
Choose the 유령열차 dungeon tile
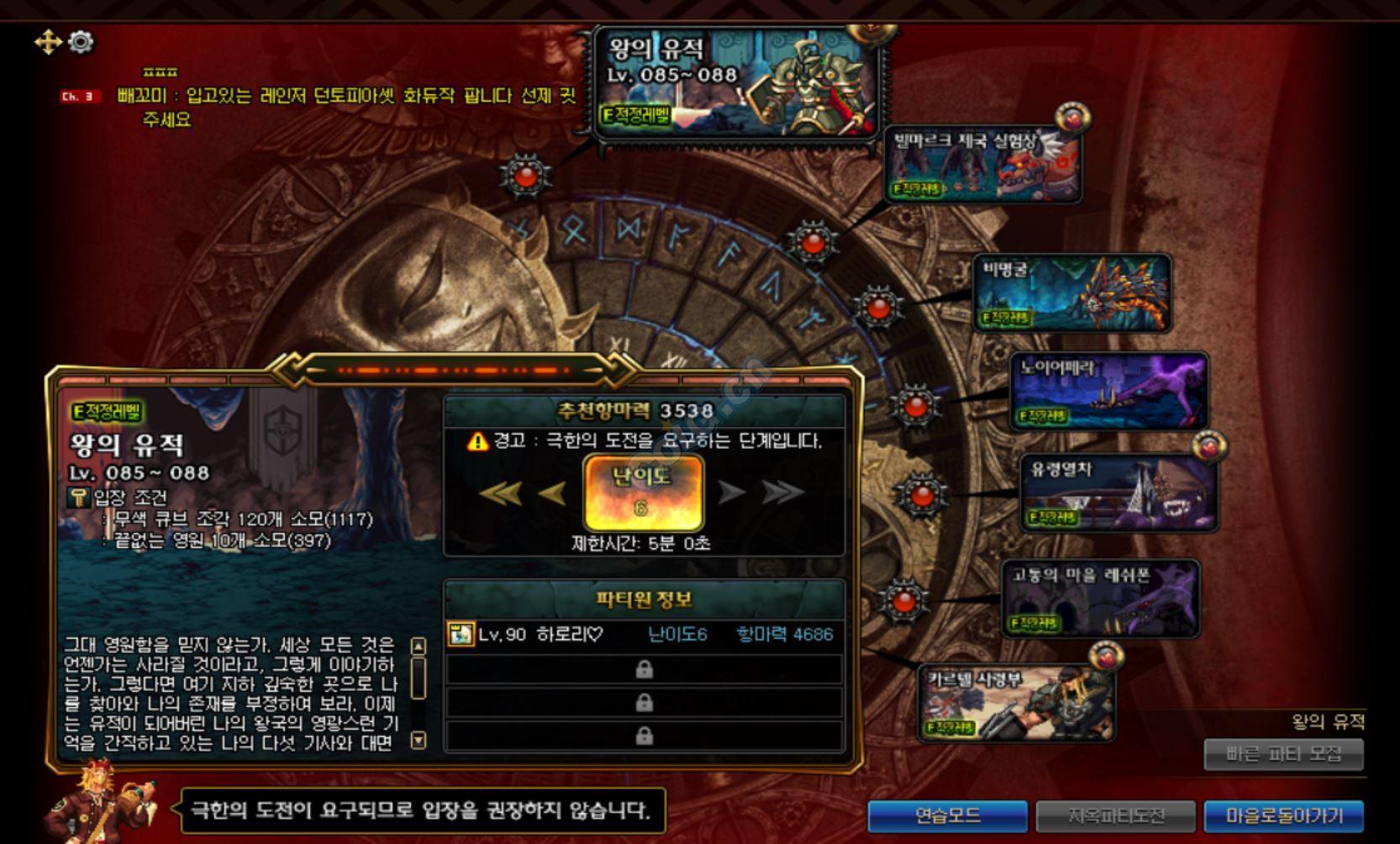(1118, 493)
